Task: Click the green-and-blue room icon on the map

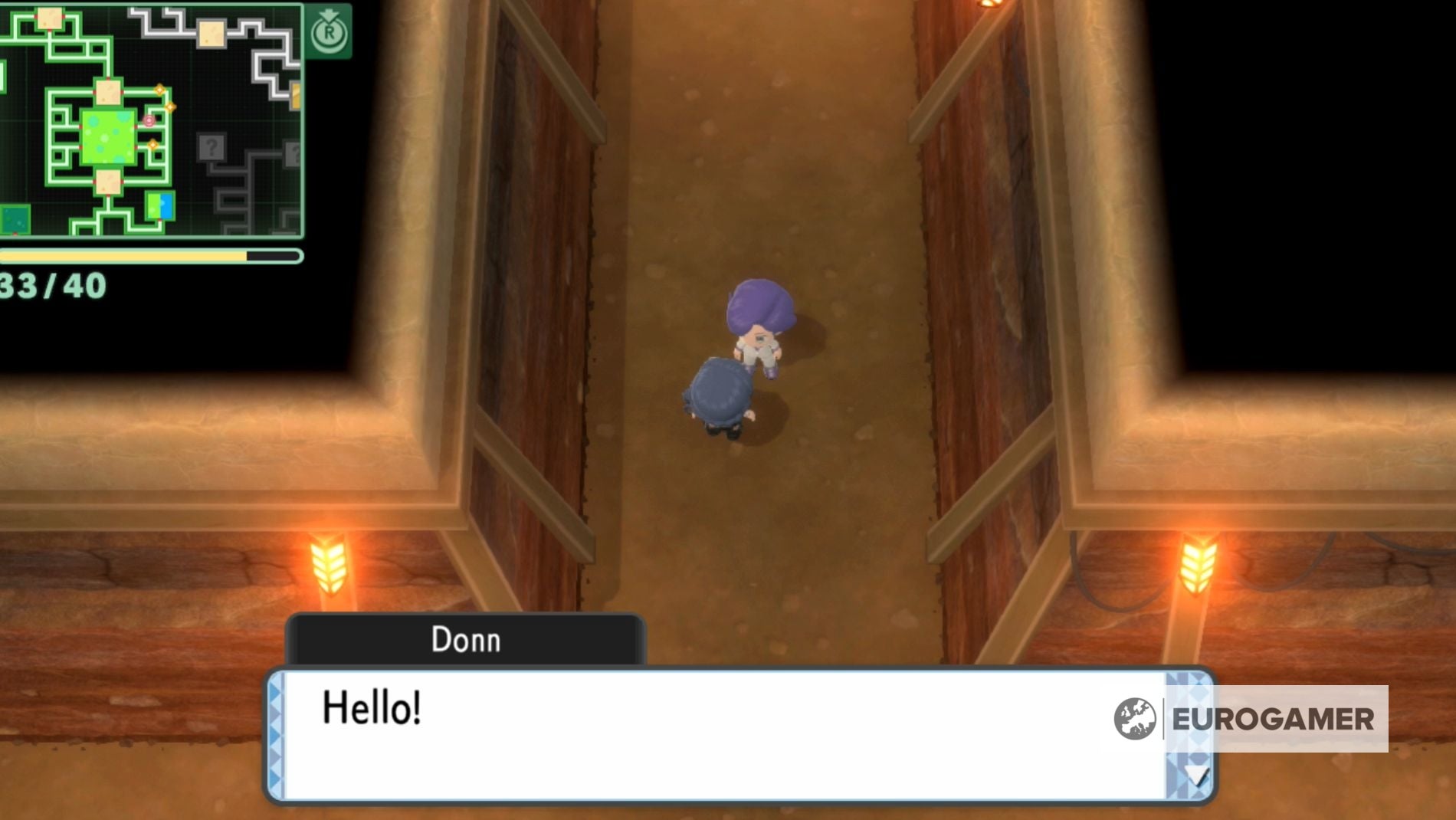Action: coord(159,206)
